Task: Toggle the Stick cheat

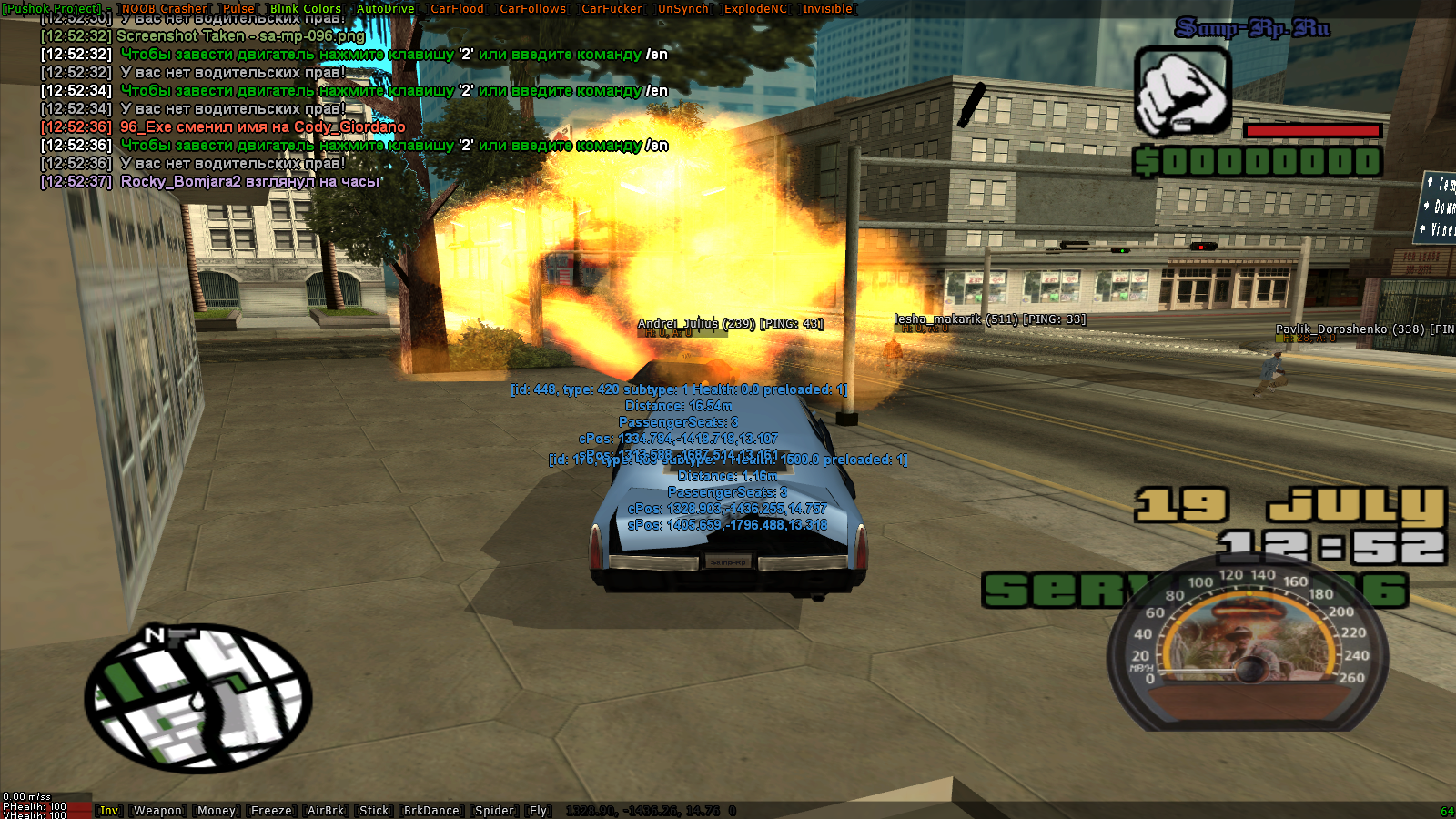Action: pos(374,811)
